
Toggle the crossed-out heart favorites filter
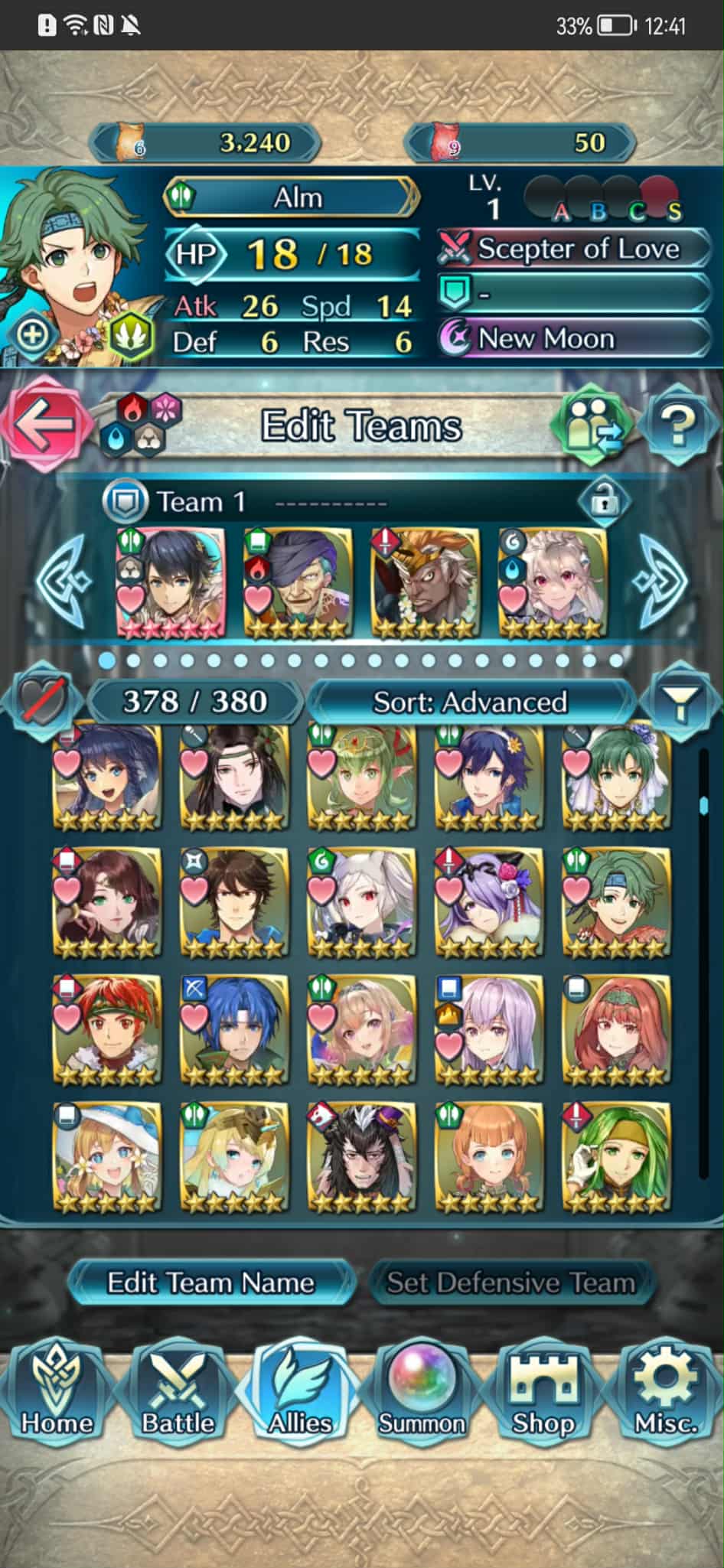pyautogui.click(x=40, y=700)
